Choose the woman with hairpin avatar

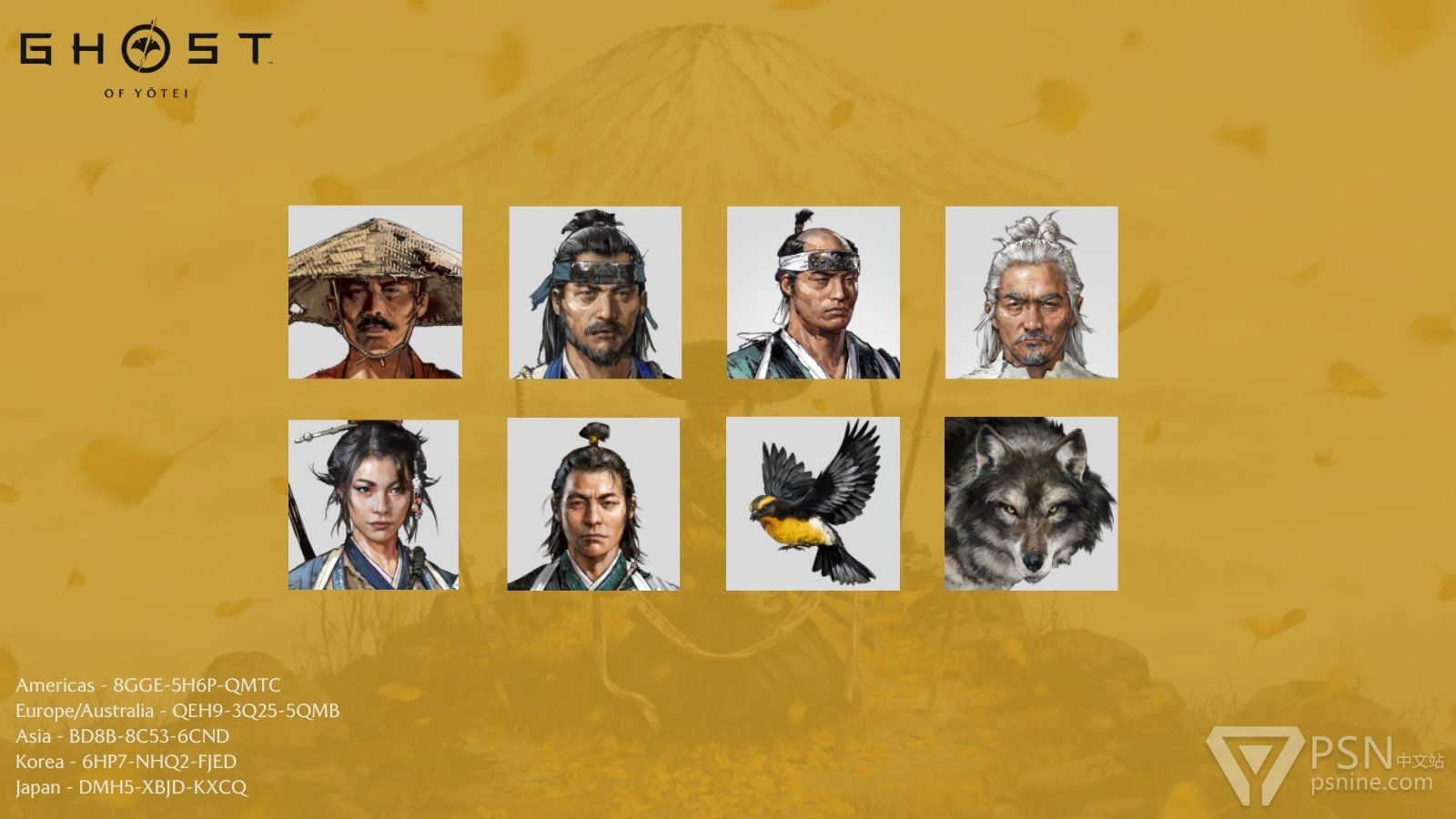(x=373, y=504)
